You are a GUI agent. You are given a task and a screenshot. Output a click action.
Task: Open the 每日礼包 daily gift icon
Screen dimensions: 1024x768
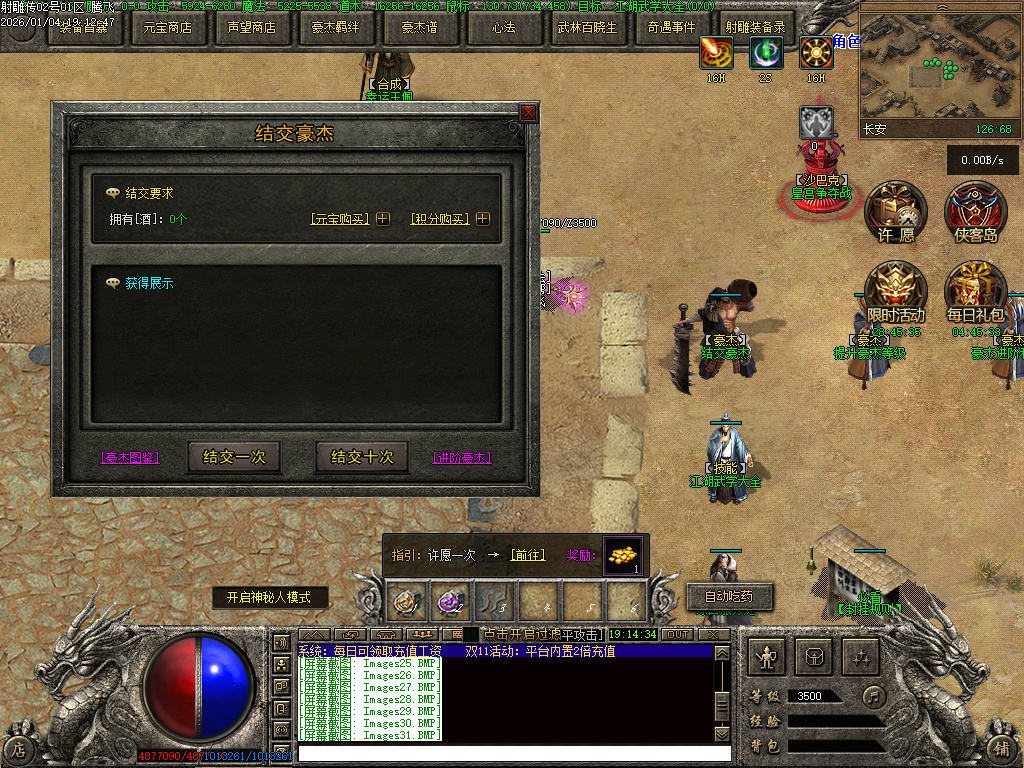pyautogui.click(x=976, y=290)
